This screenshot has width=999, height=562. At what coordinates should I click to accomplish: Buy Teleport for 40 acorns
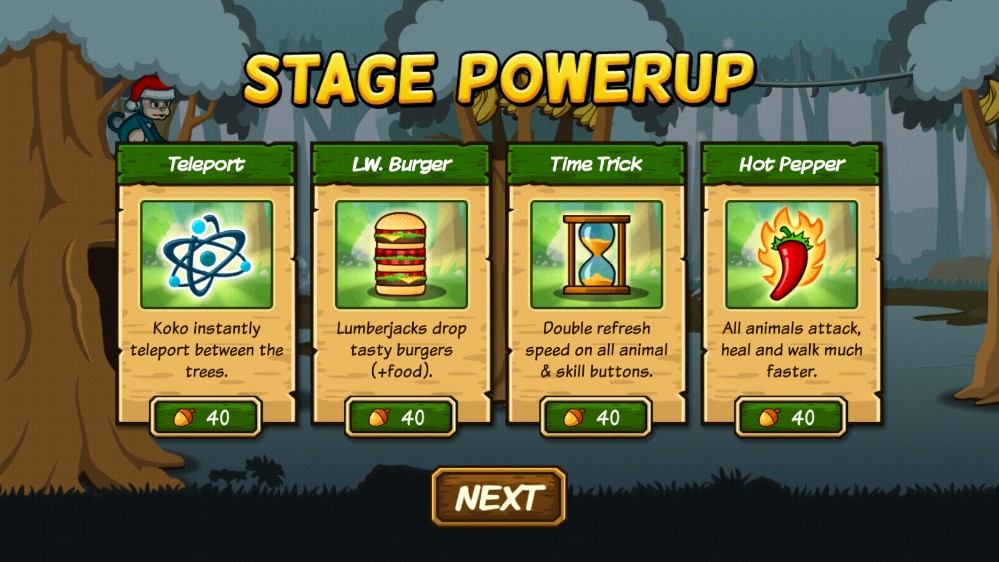tap(206, 416)
